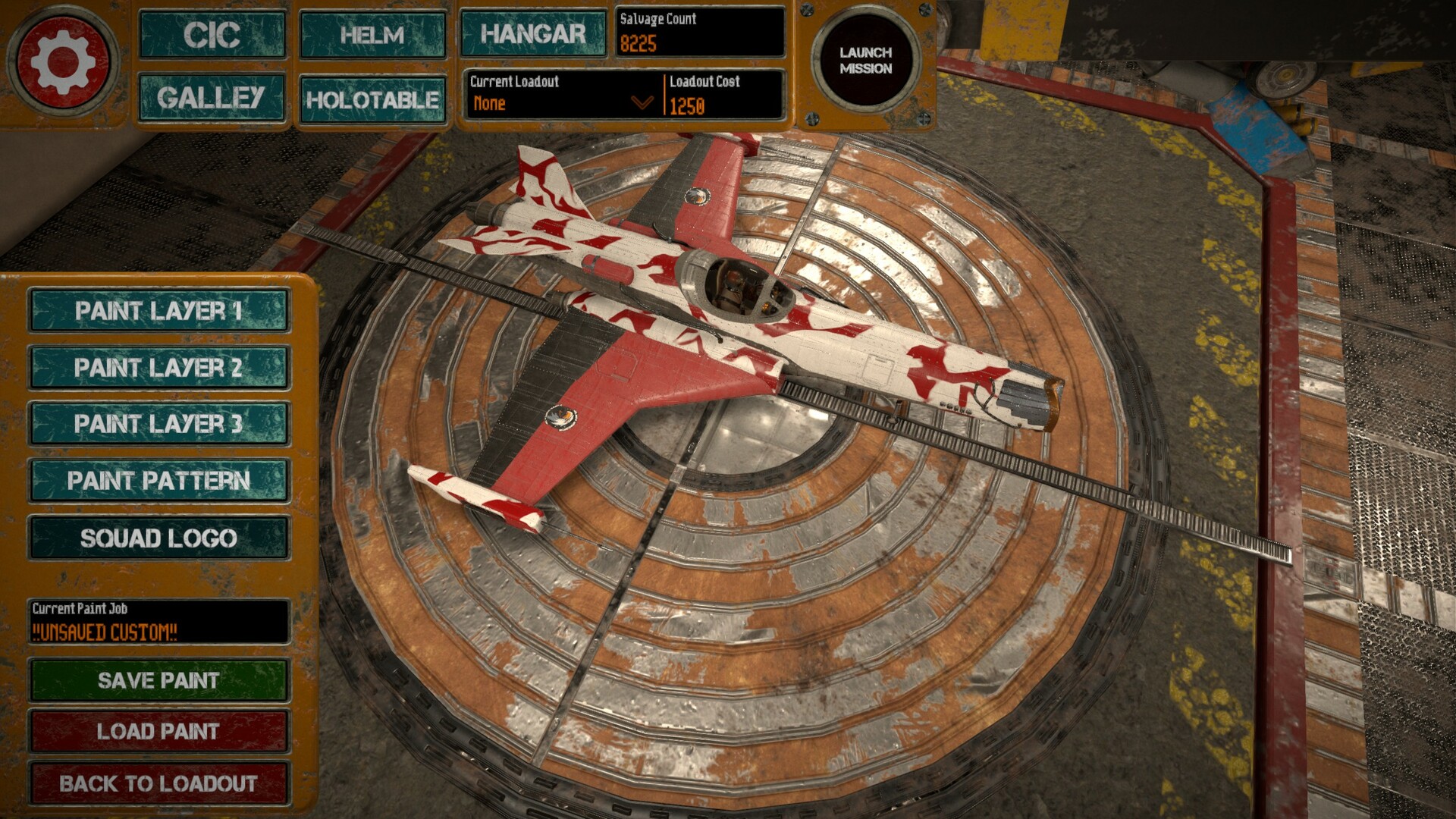
Task: Edit Paint Layer 3
Action: pyautogui.click(x=158, y=424)
